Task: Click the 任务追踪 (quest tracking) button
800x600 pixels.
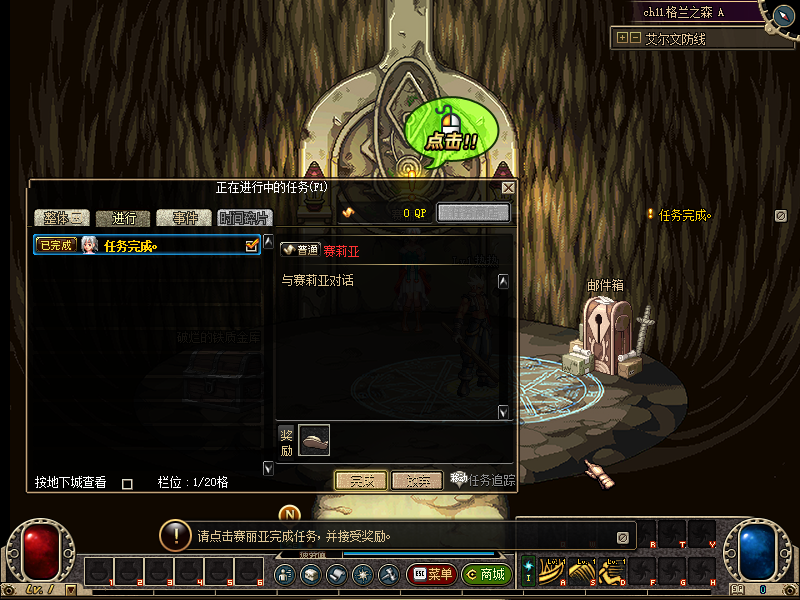Action: pos(483,480)
